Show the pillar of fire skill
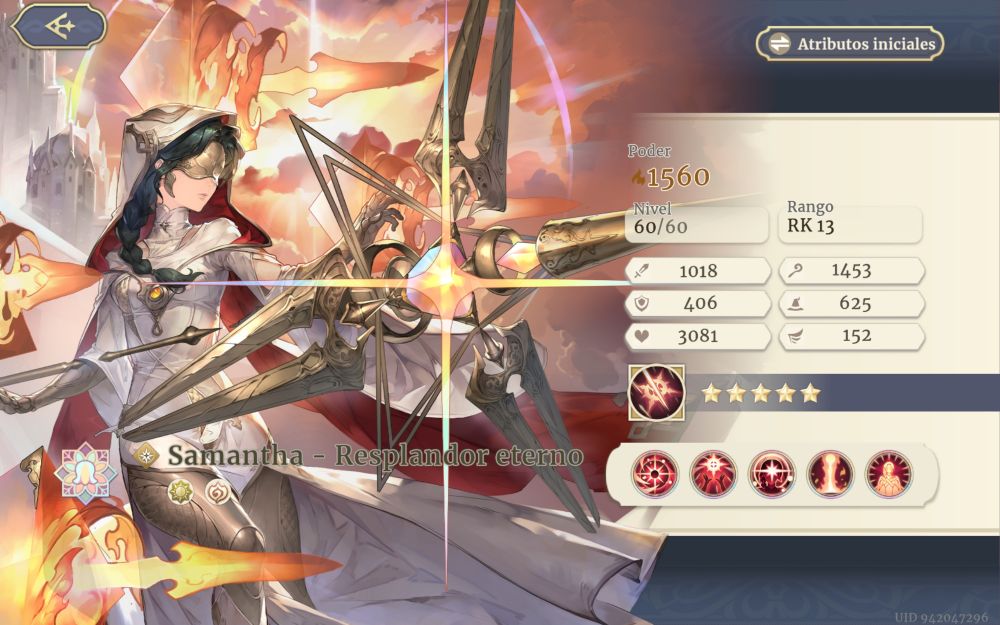 pos(830,473)
